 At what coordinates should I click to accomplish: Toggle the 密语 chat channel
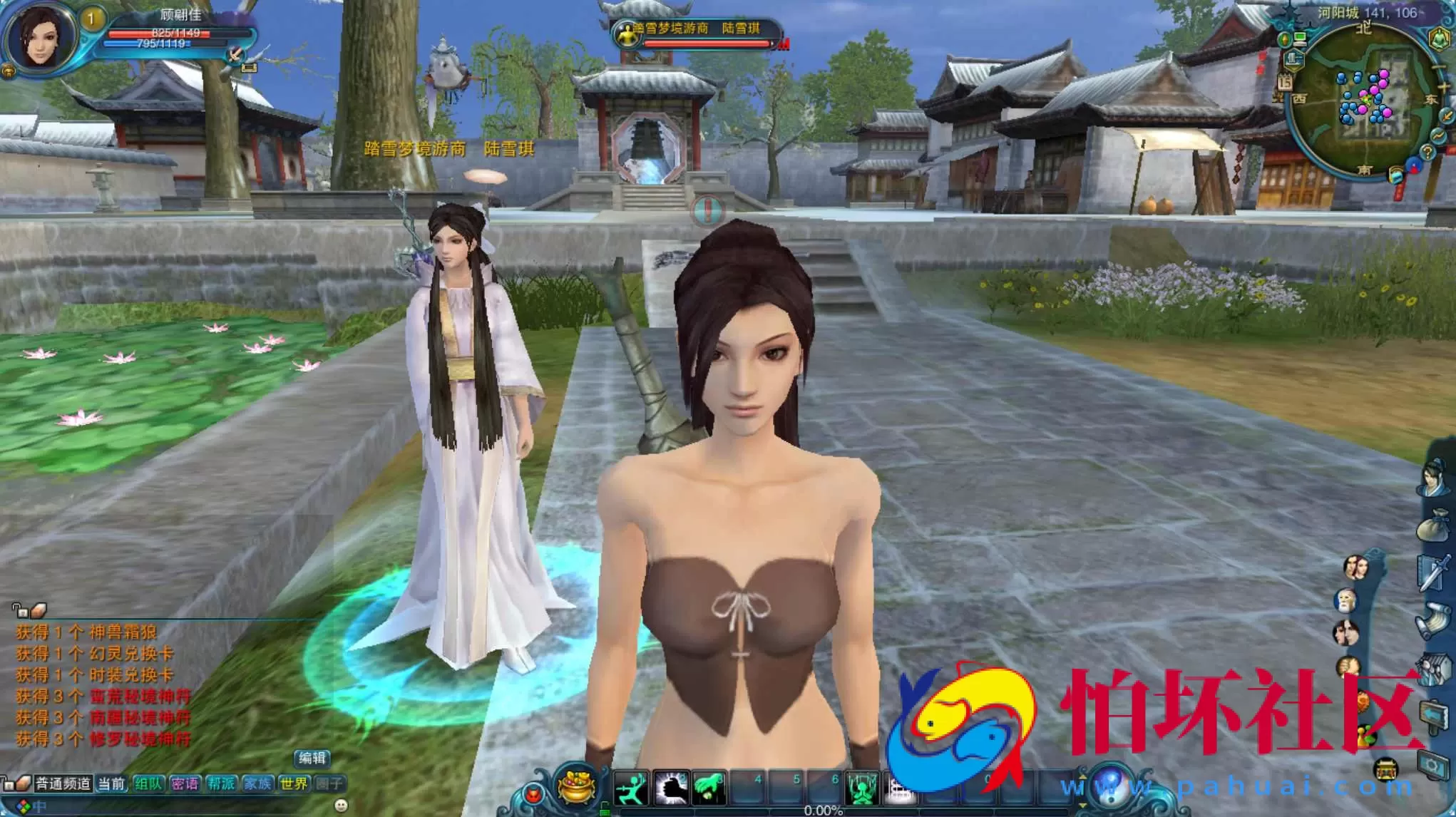click(x=183, y=783)
